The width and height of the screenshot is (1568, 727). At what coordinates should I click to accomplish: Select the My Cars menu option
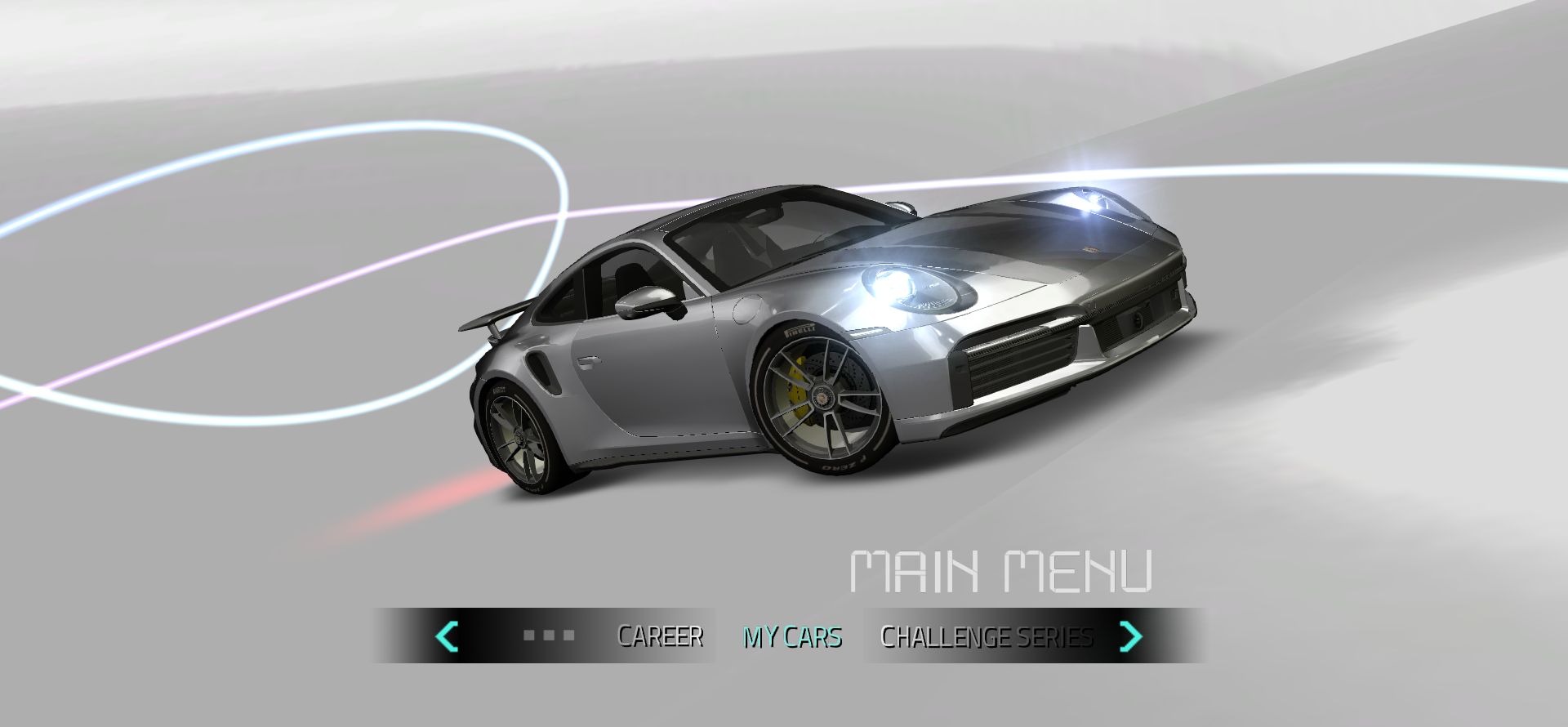point(791,636)
